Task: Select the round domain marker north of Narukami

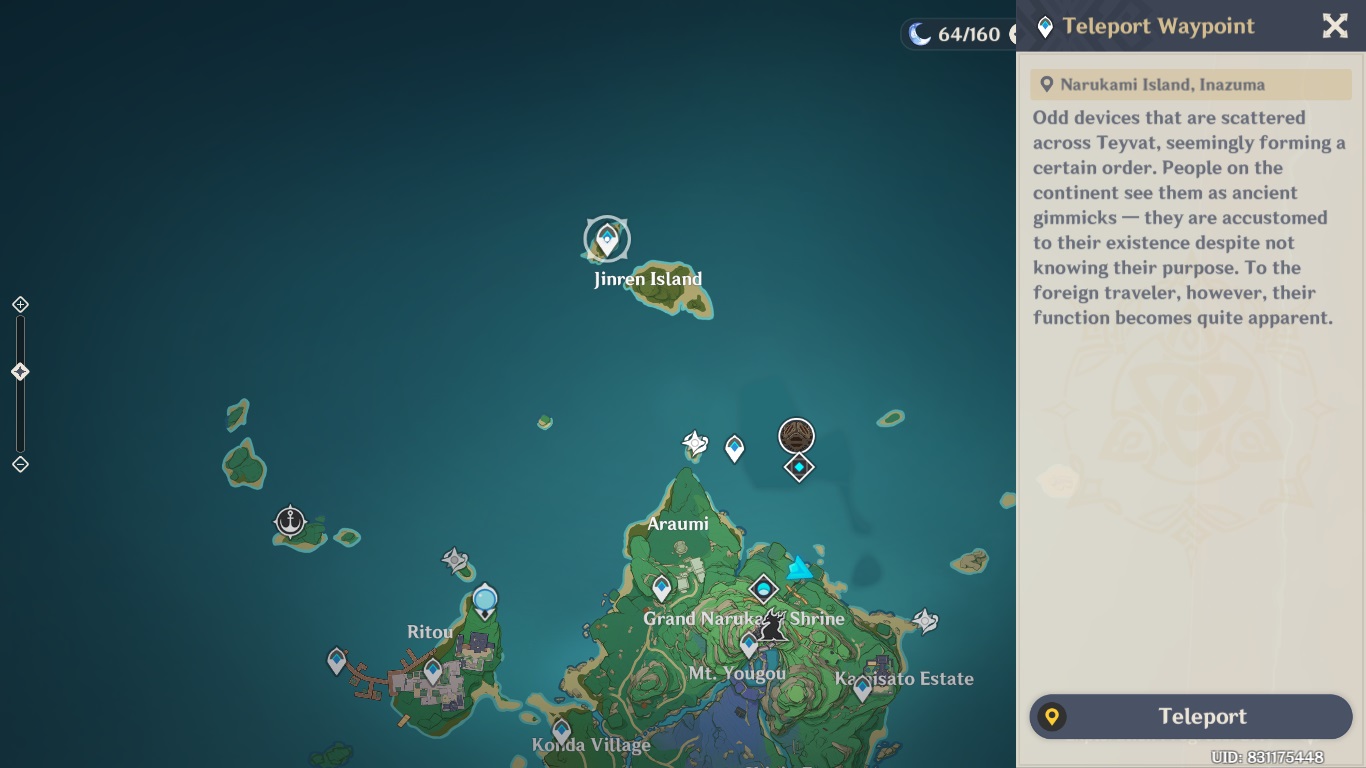Action: point(797,436)
